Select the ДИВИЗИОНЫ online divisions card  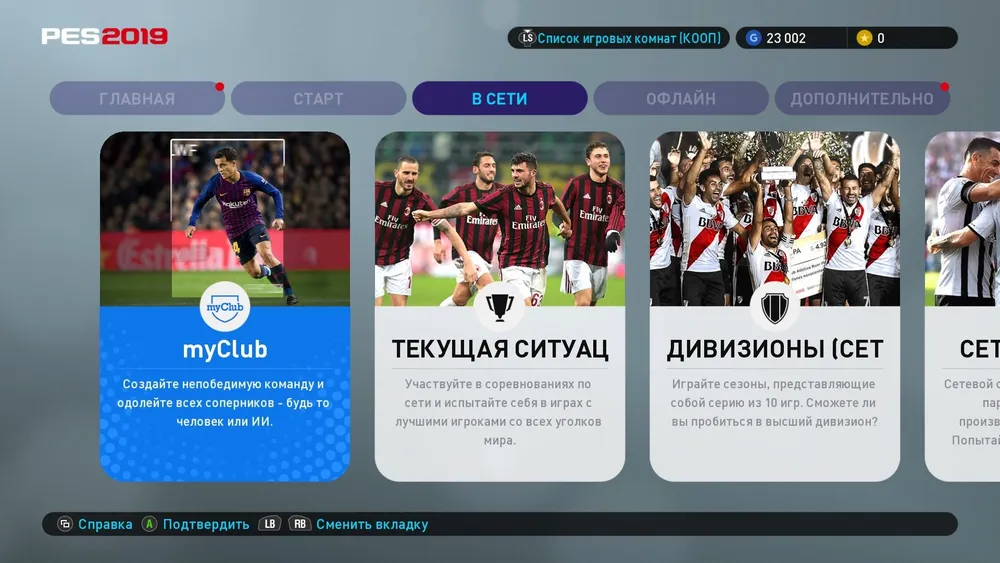pyautogui.click(x=775, y=306)
